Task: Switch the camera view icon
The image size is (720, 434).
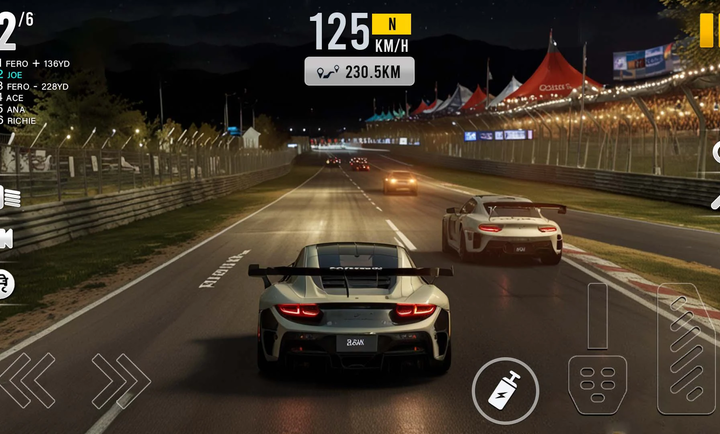Action: pyautogui.click(x=6, y=240)
